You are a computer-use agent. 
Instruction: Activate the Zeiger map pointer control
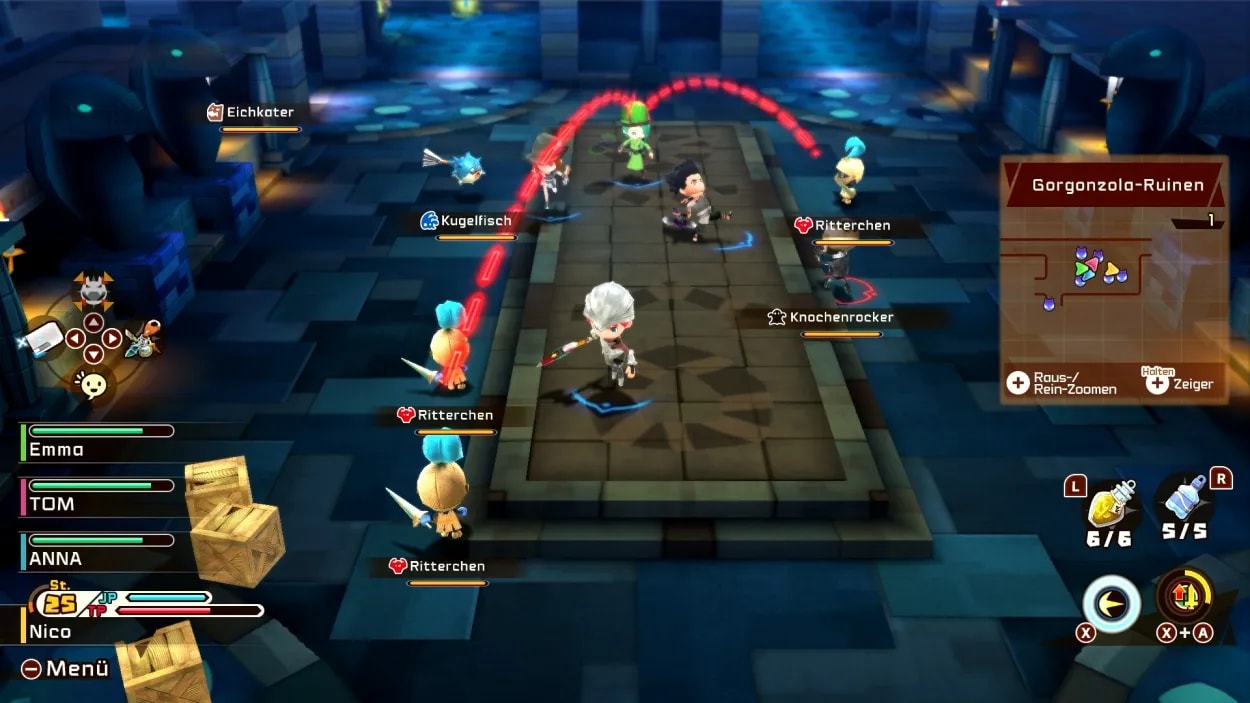pyautogui.click(x=1180, y=383)
